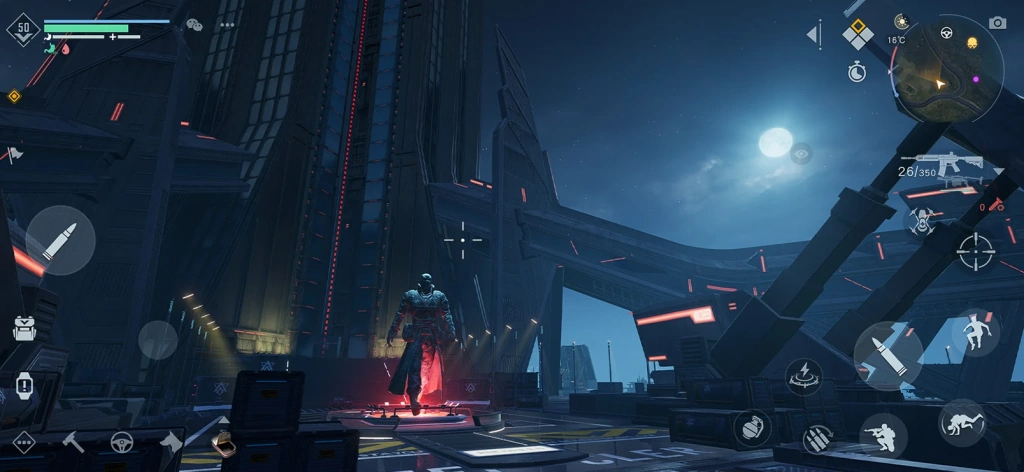
Task: Deploy the drone icon
Action: 921,221
